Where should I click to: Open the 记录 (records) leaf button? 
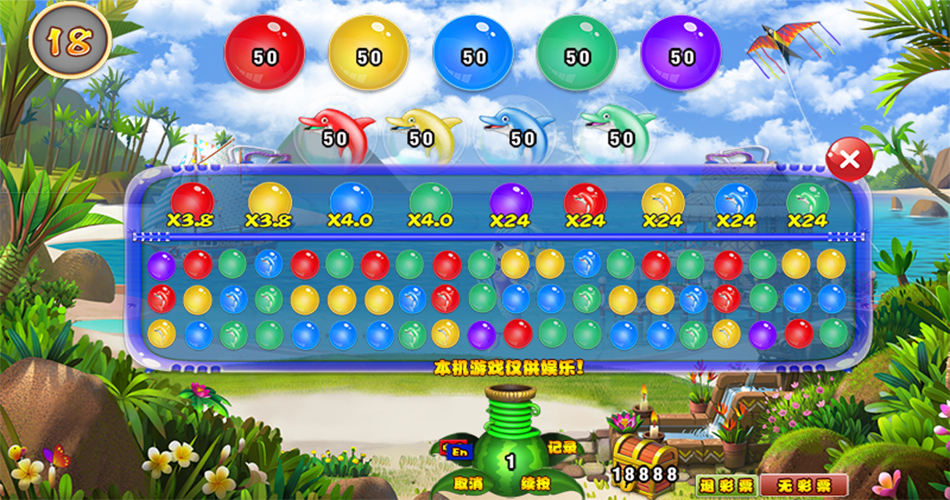(x=561, y=447)
